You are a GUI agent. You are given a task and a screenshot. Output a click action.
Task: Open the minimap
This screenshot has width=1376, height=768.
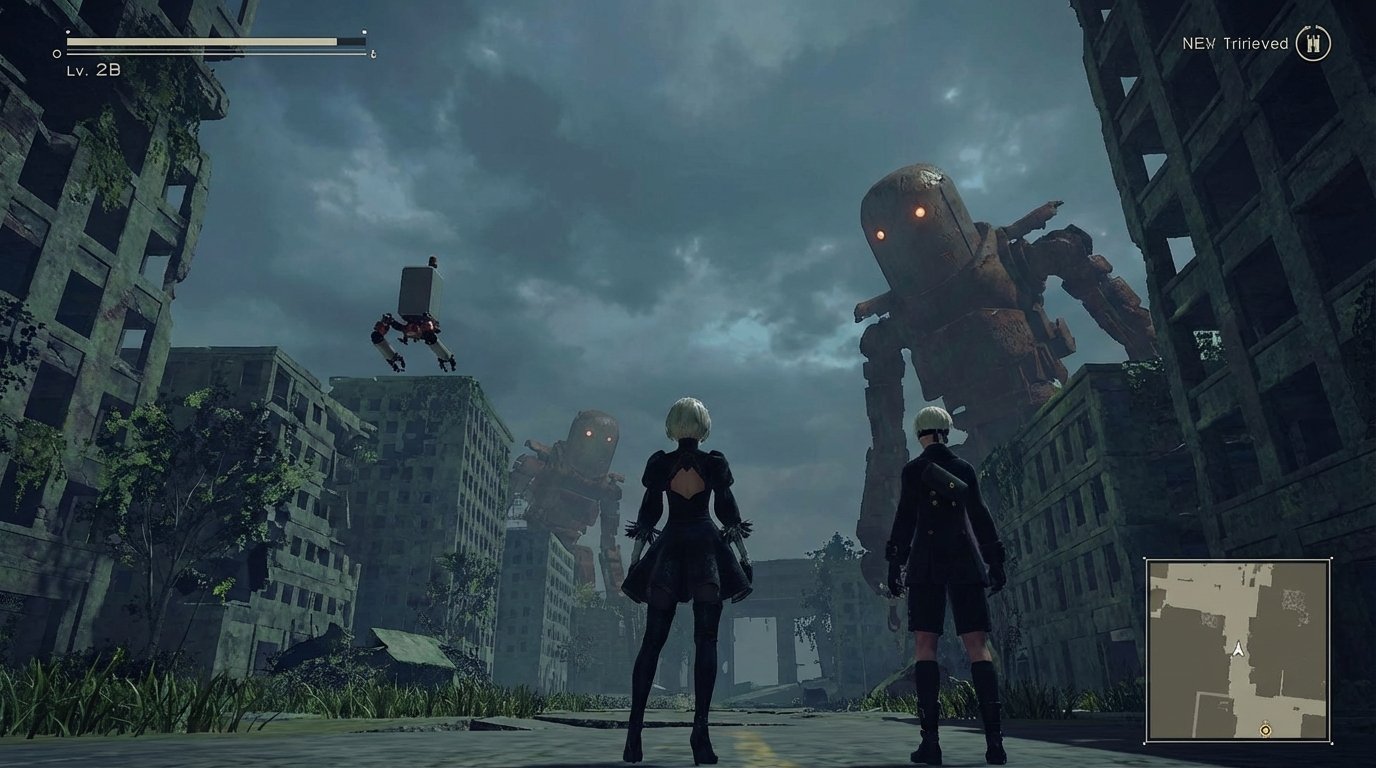1238,651
